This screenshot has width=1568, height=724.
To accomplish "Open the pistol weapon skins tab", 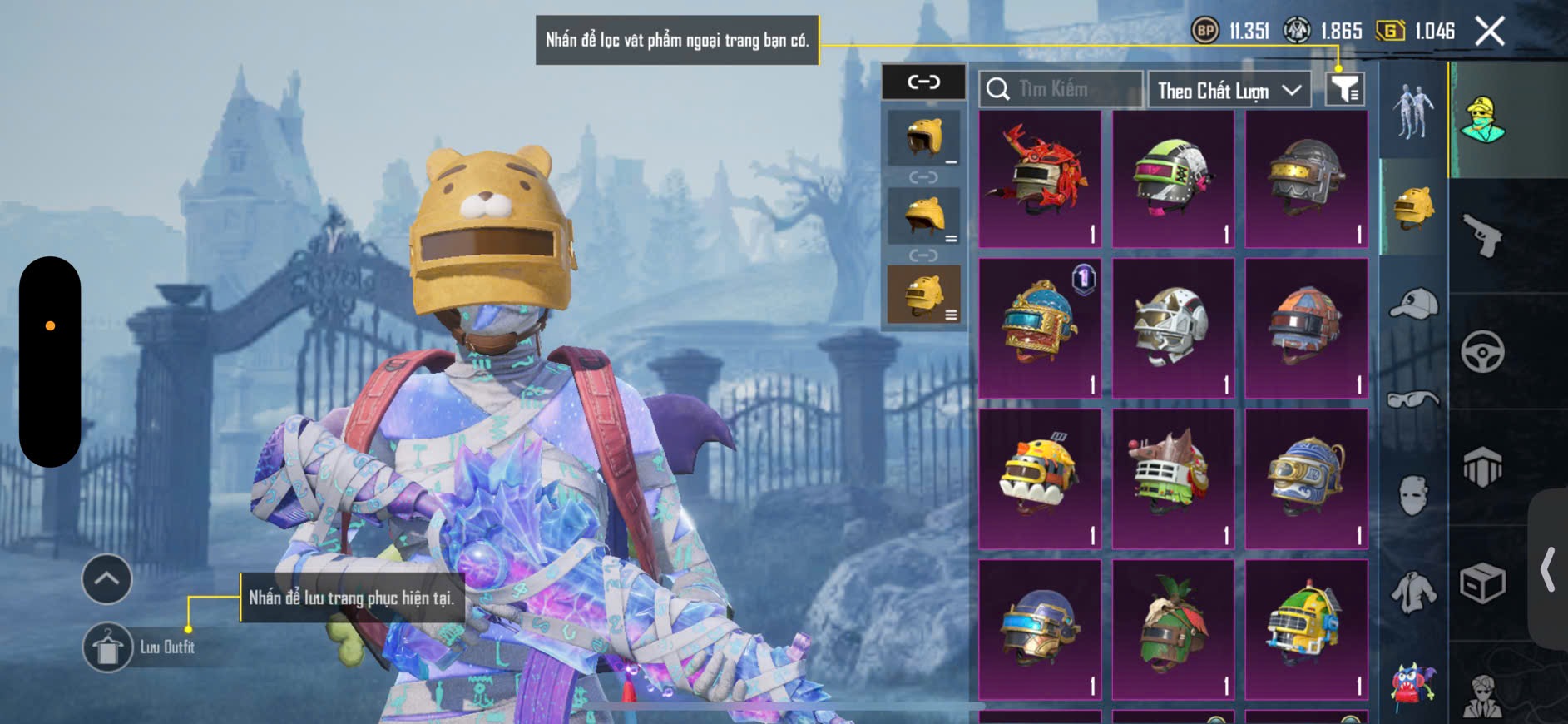I will point(1483,235).
